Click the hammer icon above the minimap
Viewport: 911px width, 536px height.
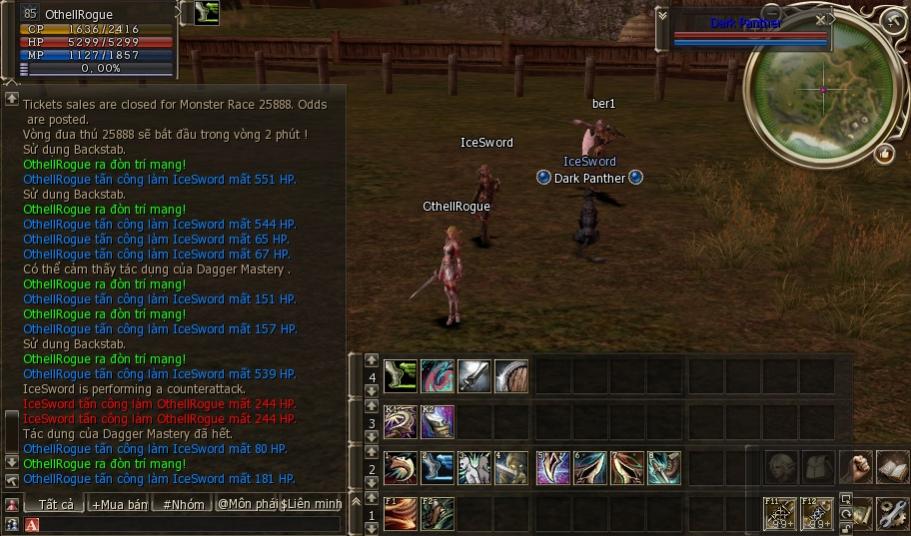(893, 20)
